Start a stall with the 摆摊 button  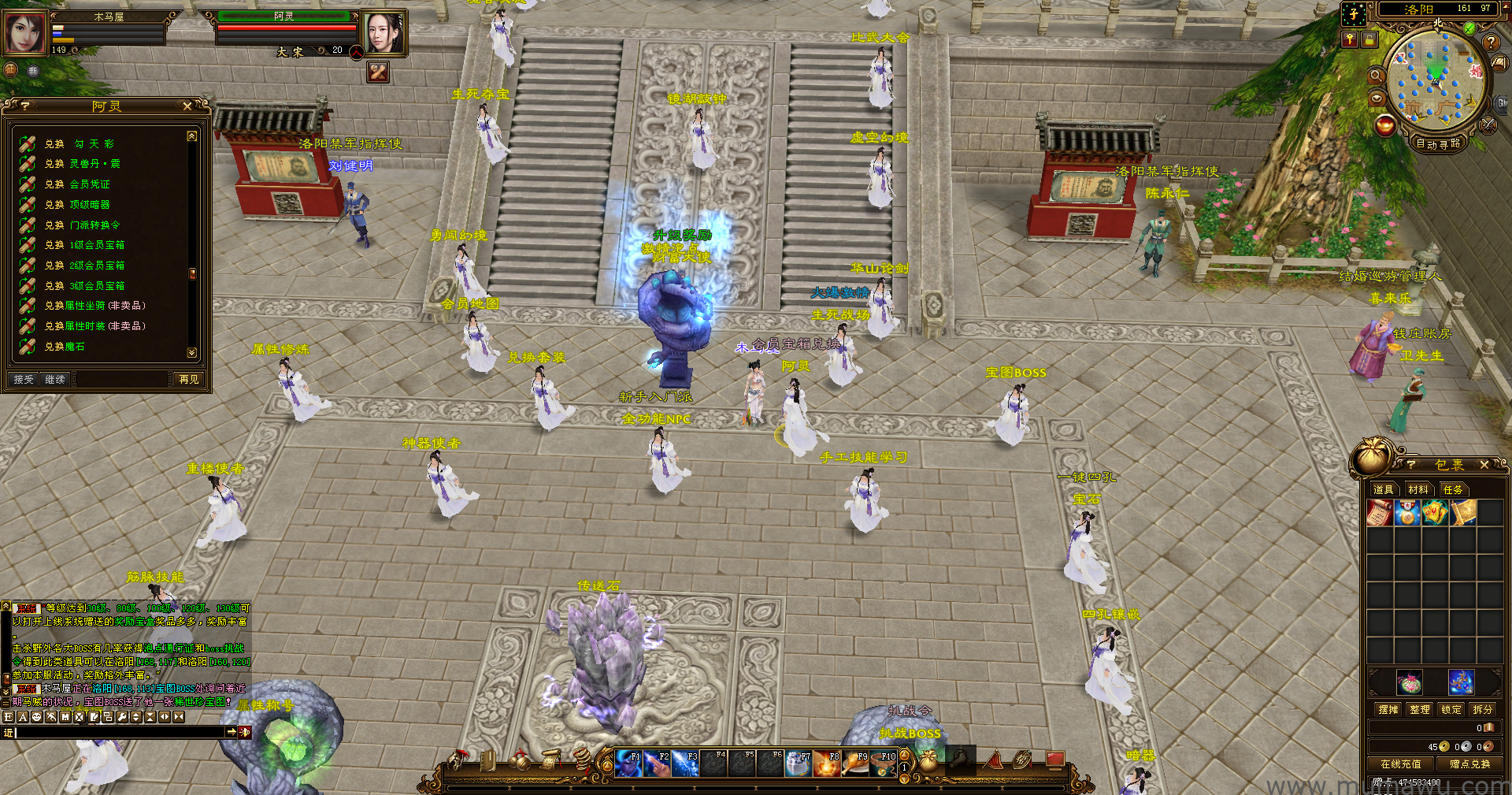click(1388, 710)
